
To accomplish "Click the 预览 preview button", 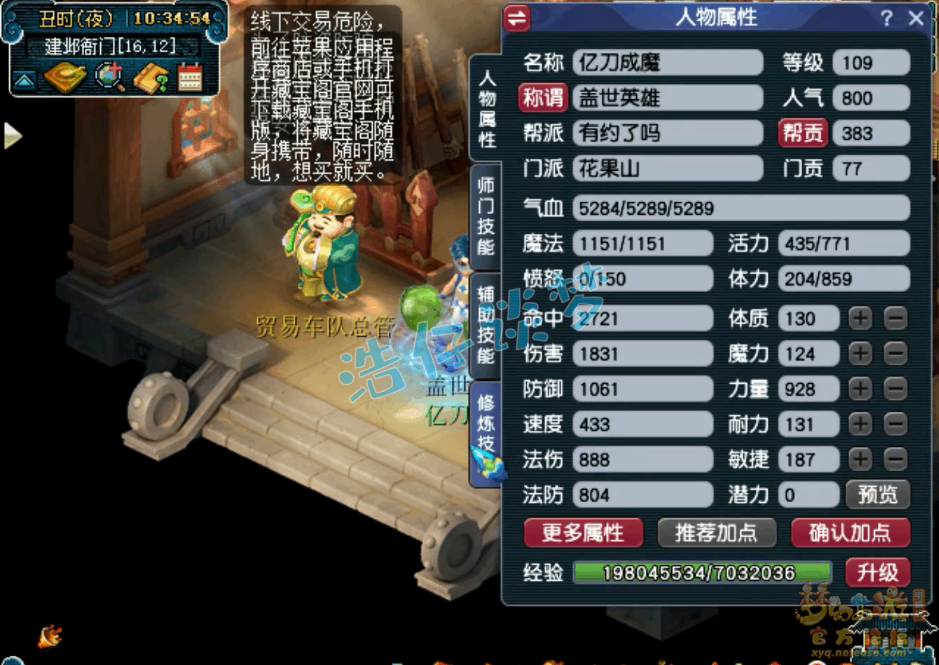I will point(878,494).
